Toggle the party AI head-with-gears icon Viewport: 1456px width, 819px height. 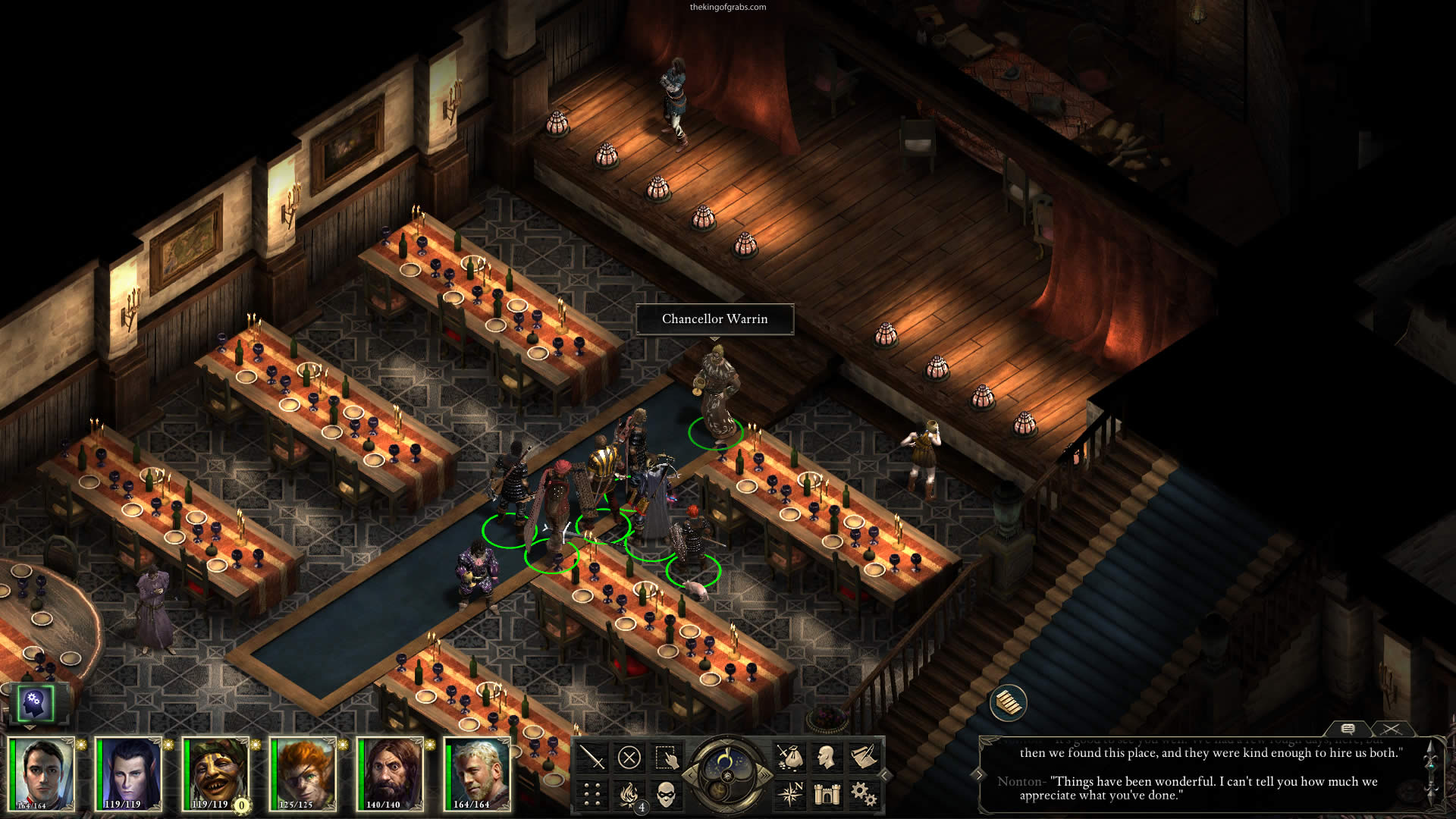coord(36,703)
